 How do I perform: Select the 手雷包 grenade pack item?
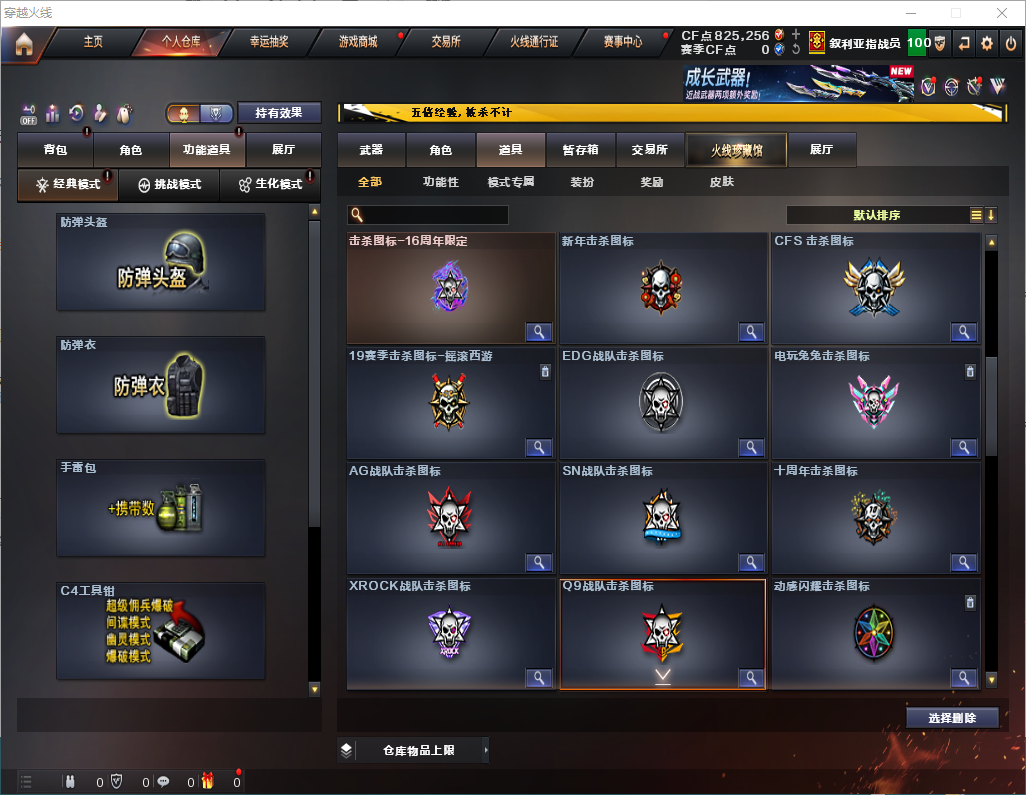point(161,508)
